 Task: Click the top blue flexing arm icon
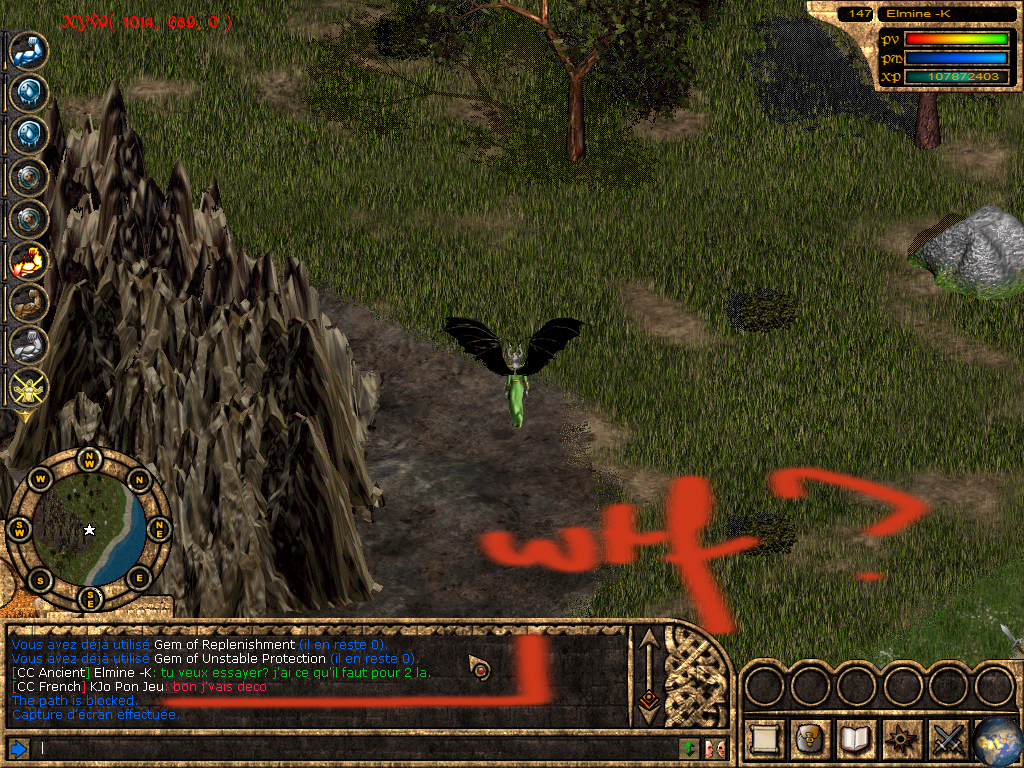click(x=28, y=50)
